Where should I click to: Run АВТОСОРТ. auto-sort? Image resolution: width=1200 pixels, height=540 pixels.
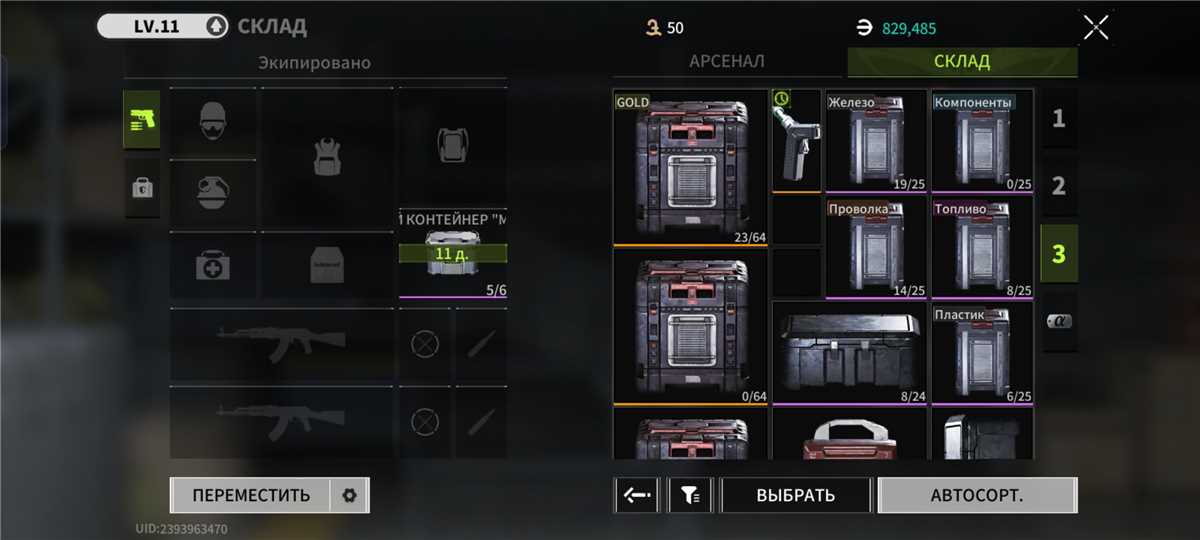coord(977,495)
